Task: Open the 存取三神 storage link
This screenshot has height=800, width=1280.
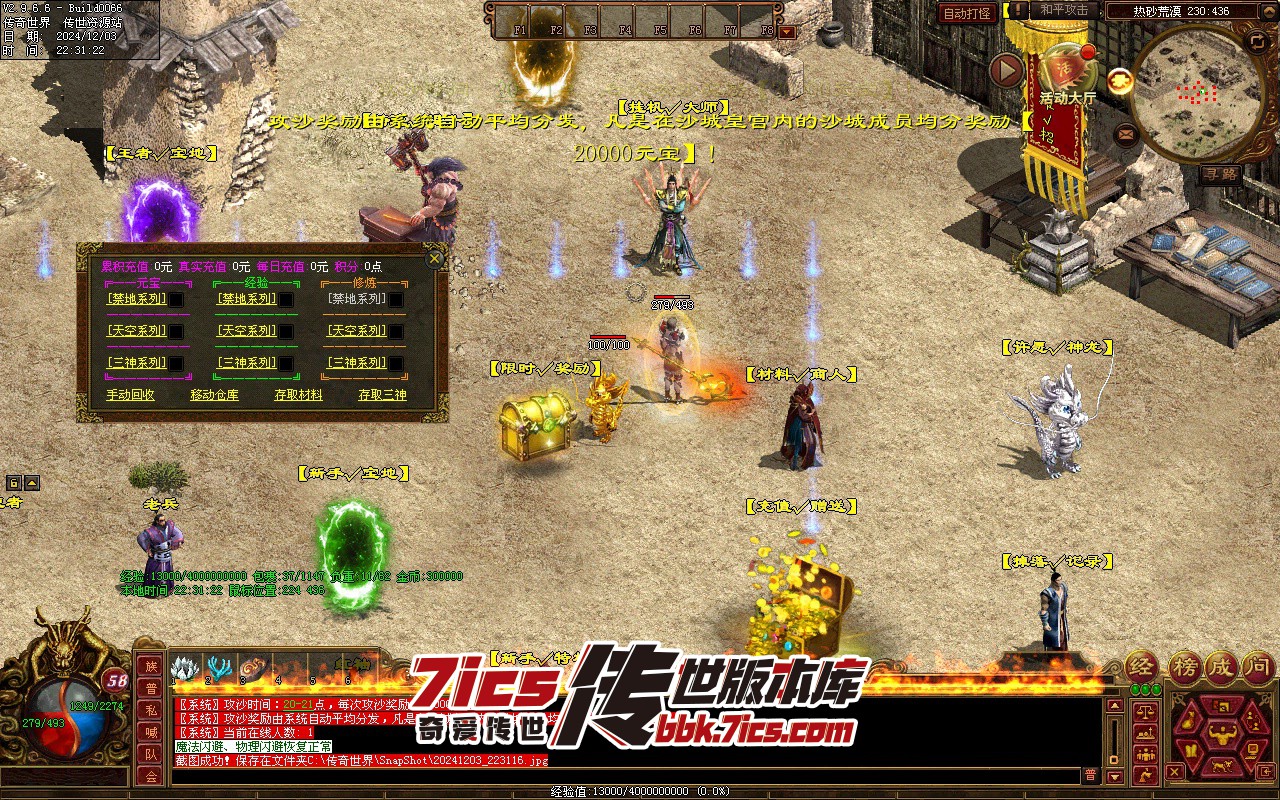Action: (383, 395)
